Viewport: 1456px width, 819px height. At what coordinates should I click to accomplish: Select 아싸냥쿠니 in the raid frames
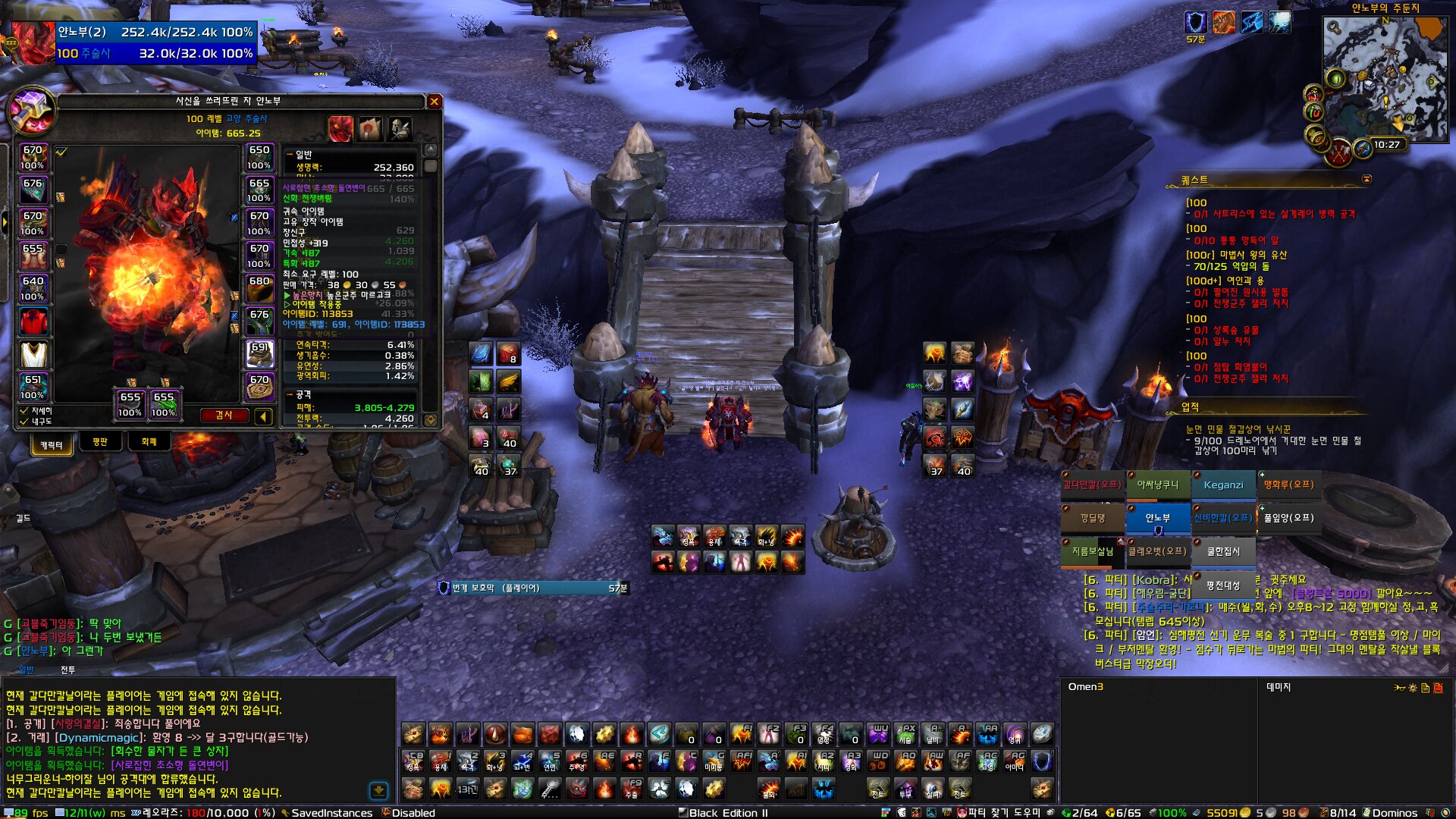click(1157, 485)
